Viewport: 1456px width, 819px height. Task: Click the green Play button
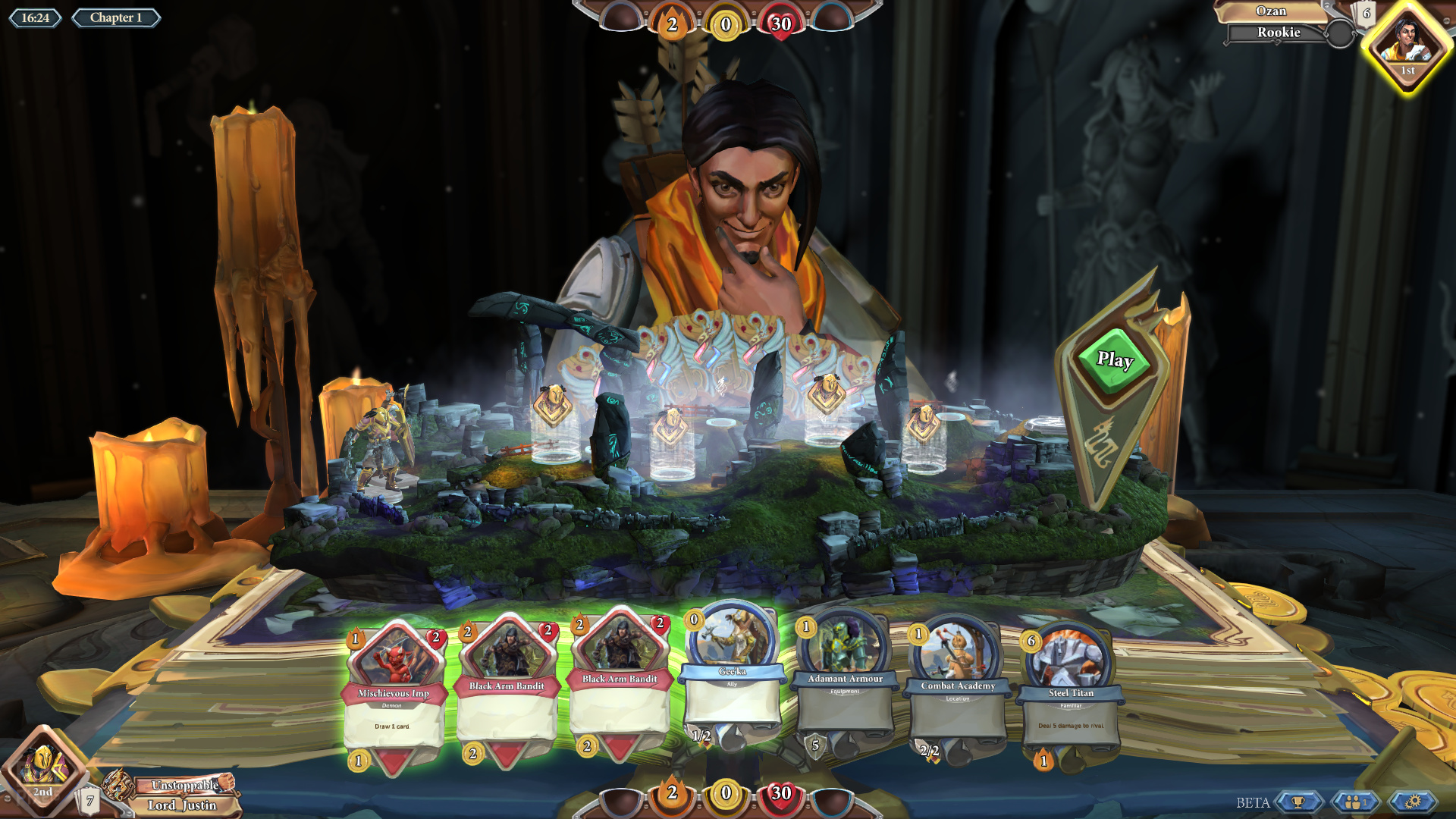(1114, 360)
